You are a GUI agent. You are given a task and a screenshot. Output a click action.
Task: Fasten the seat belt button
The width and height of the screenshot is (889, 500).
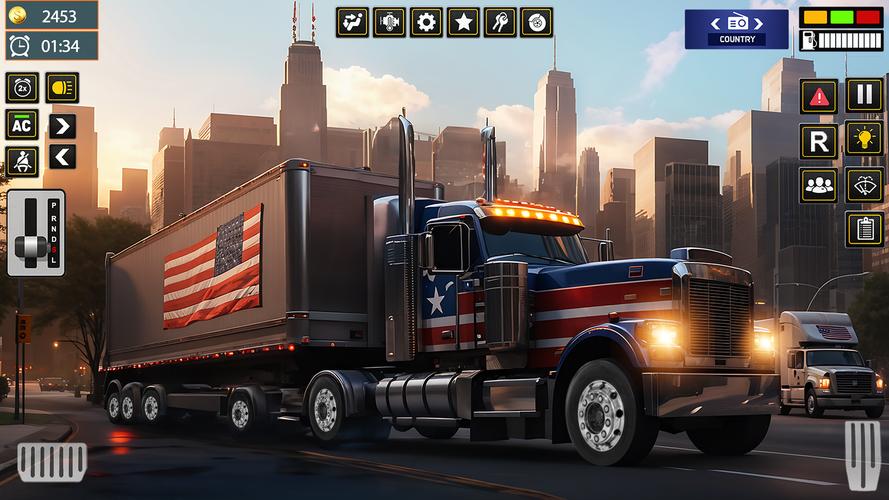pos(22,162)
